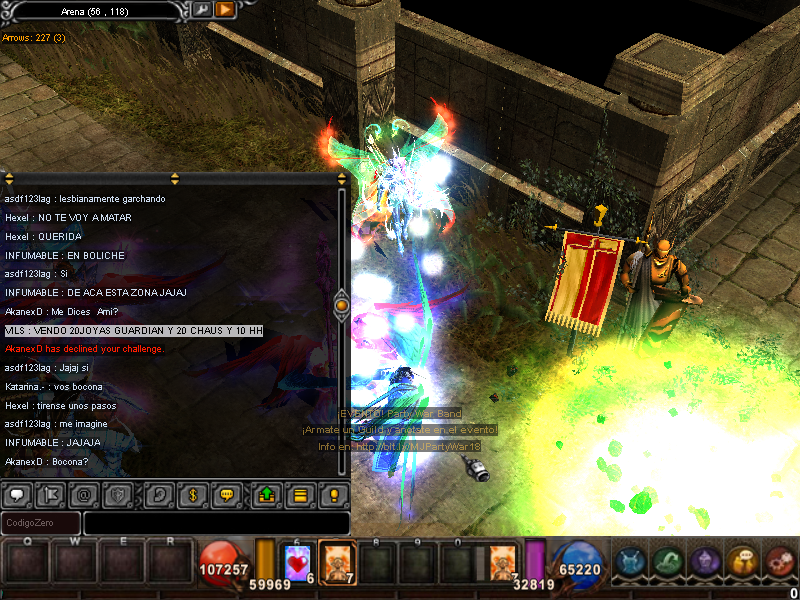The image size is (800, 600).
Task: Click the green up-arrow chat button
Action: (267, 494)
